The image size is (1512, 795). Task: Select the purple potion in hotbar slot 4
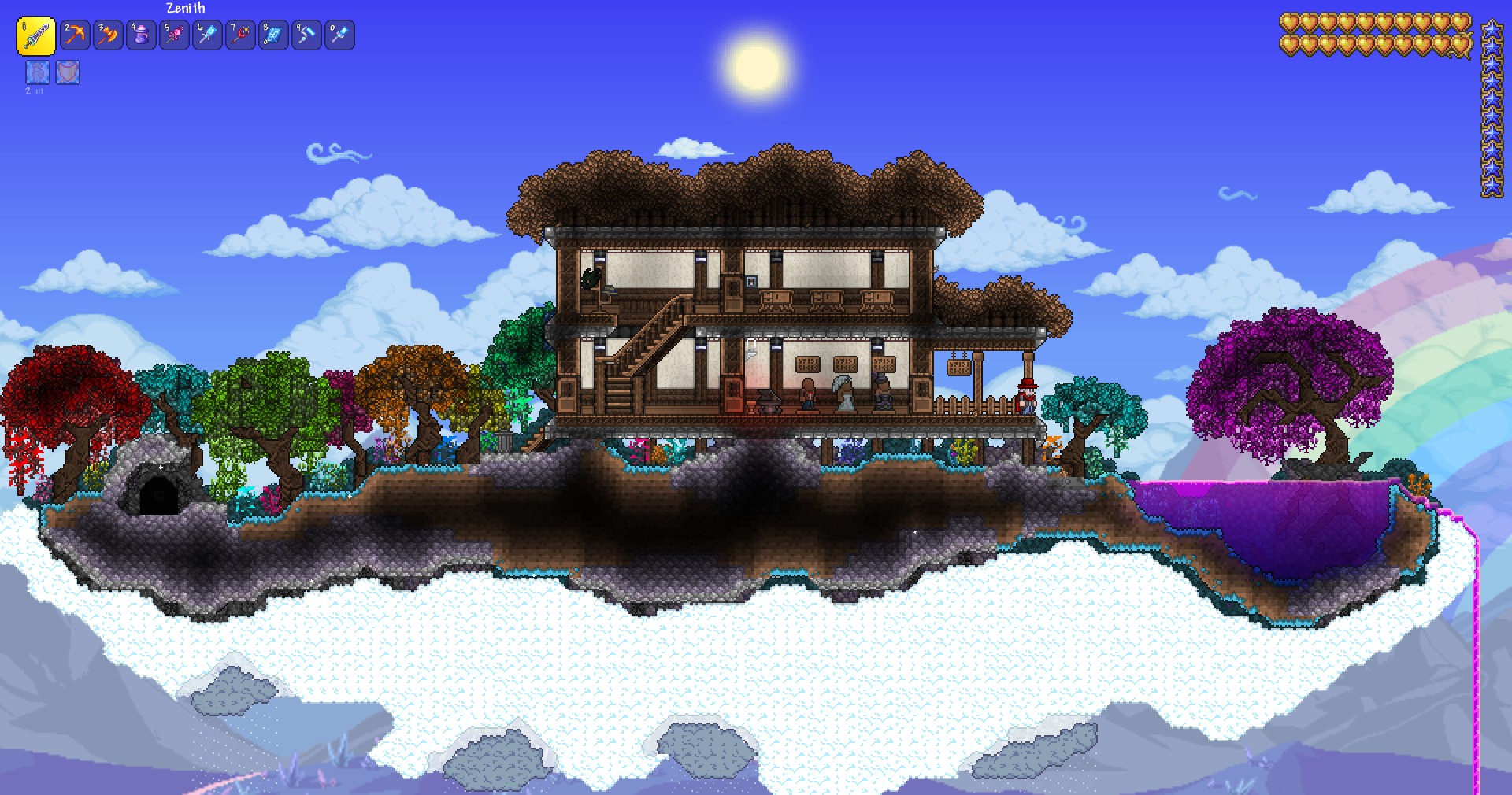(x=142, y=35)
